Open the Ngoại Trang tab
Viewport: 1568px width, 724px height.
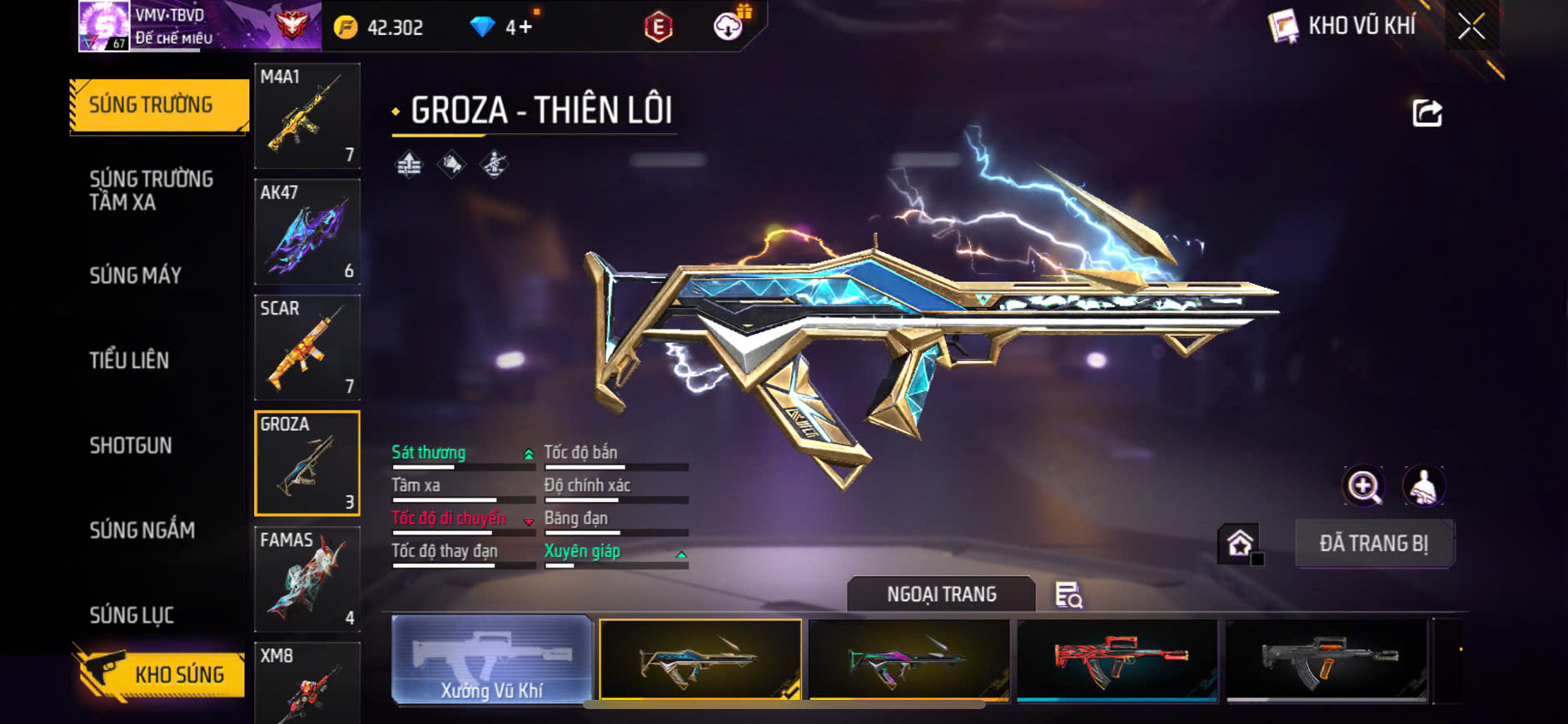click(x=941, y=594)
